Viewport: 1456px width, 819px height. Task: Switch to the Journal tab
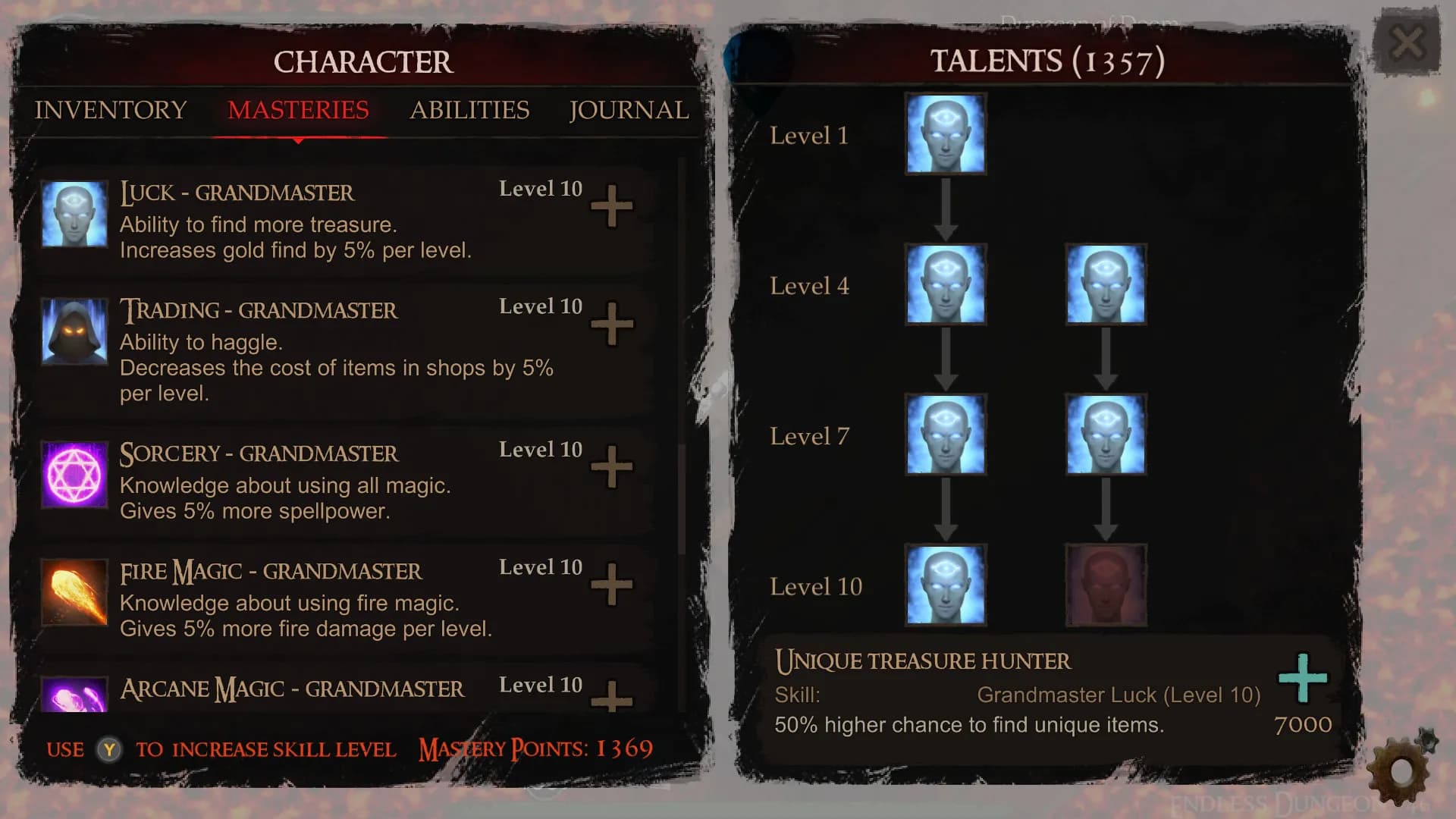[629, 111]
